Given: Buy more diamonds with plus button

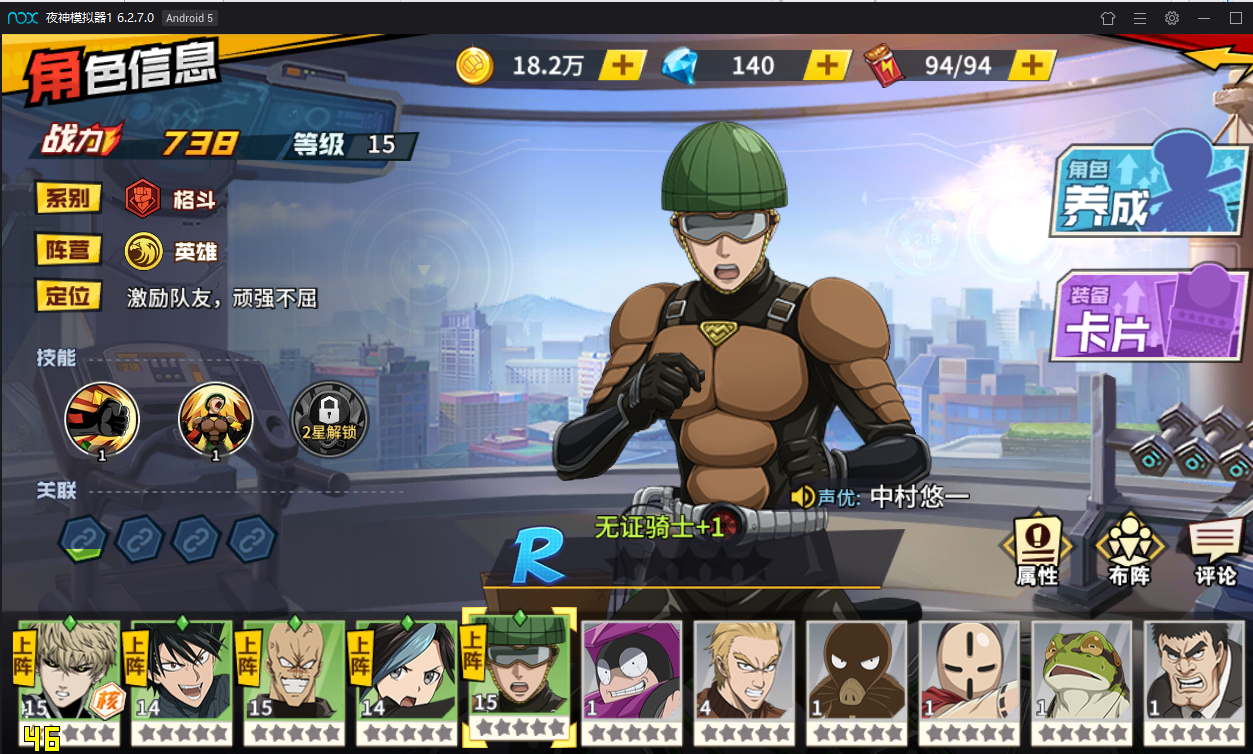Looking at the screenshot, I should (x=827, y=66).
